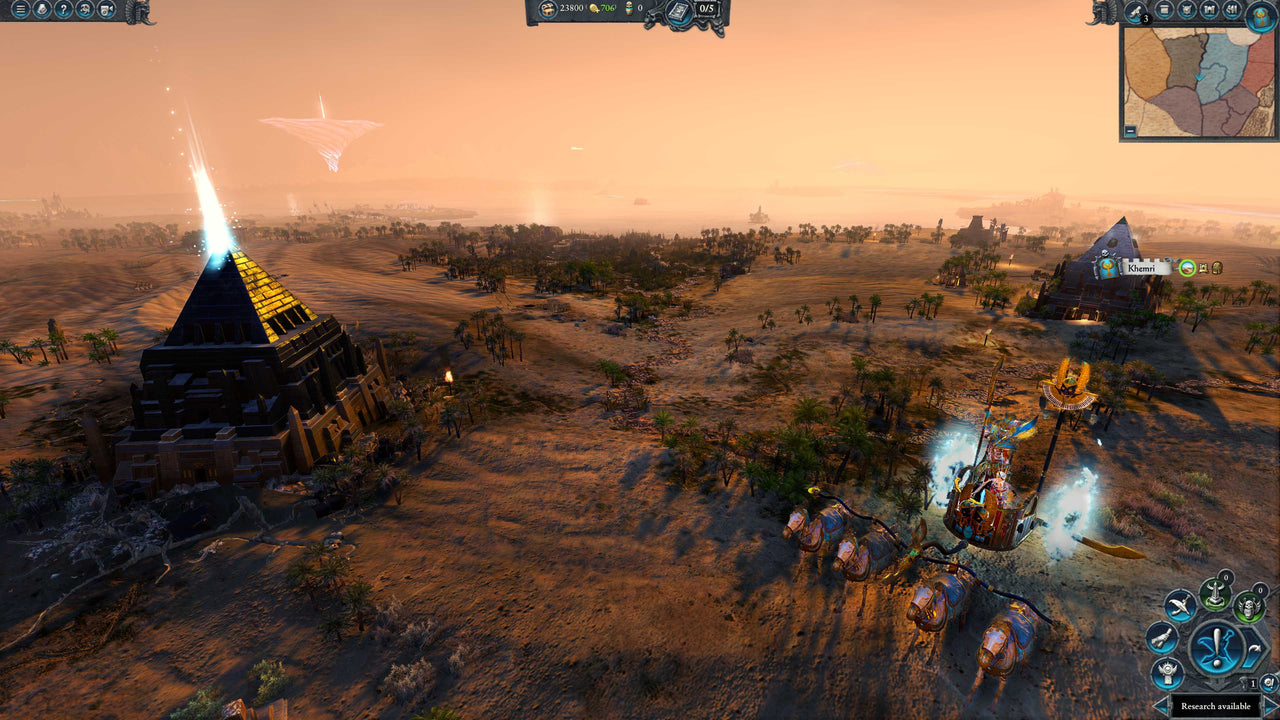Open the advisor spyglass icon

coord(1134,10)
